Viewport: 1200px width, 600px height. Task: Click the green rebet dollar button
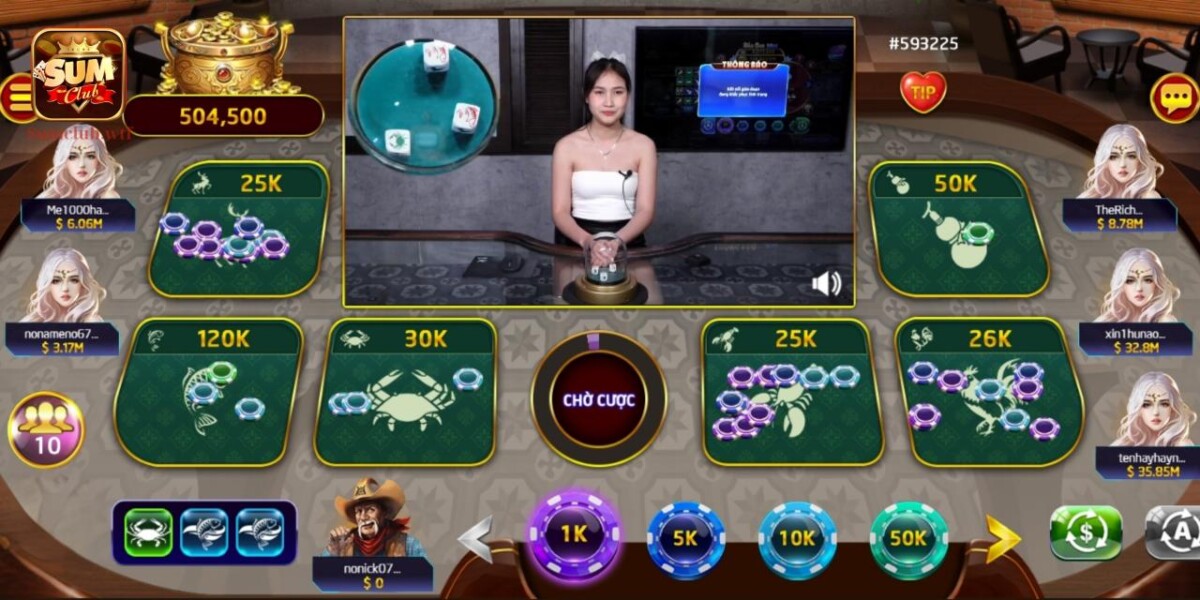pyautogui.click(x=1085, y=532)
